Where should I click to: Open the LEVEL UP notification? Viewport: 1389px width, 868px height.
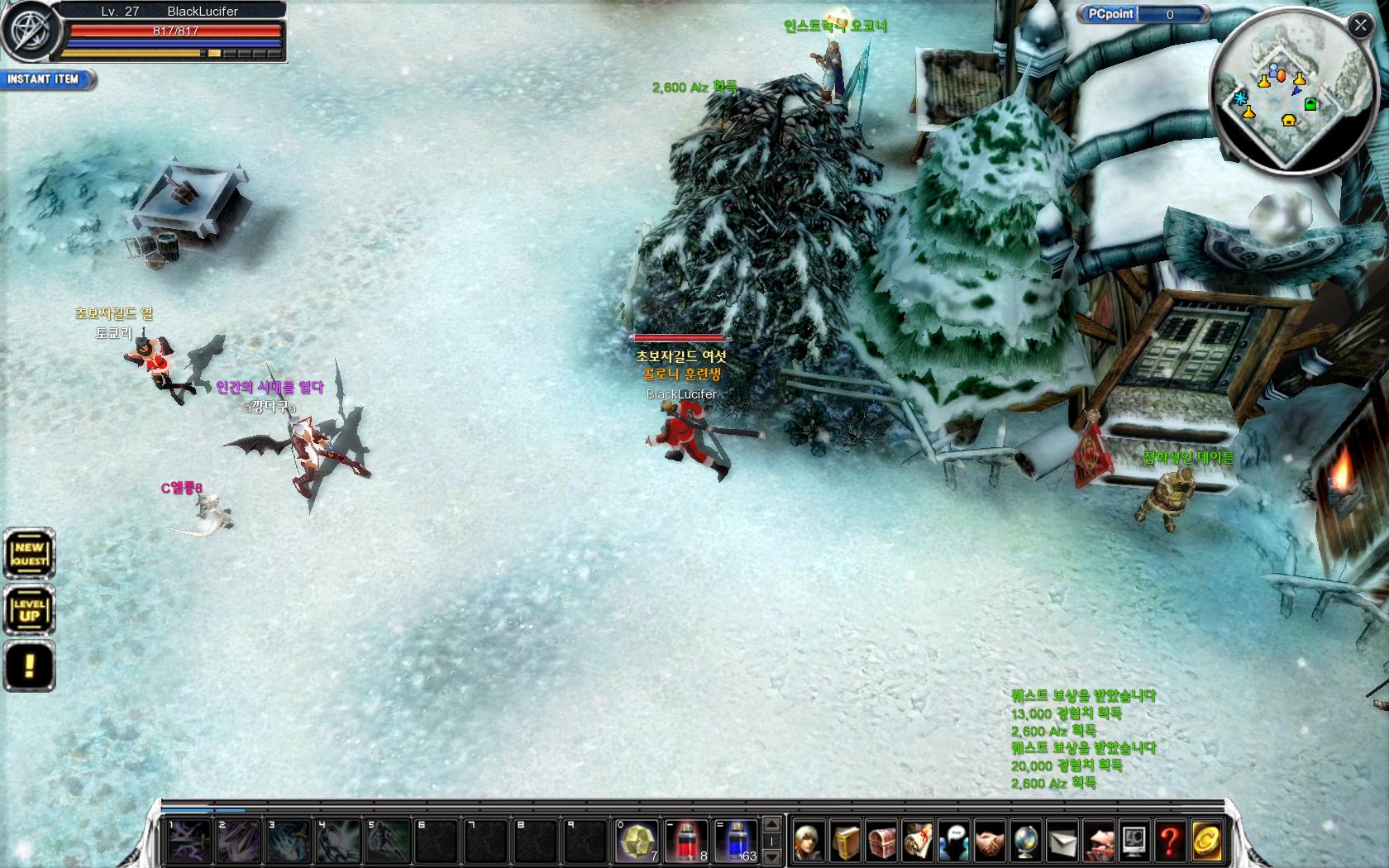coord(29,610)
